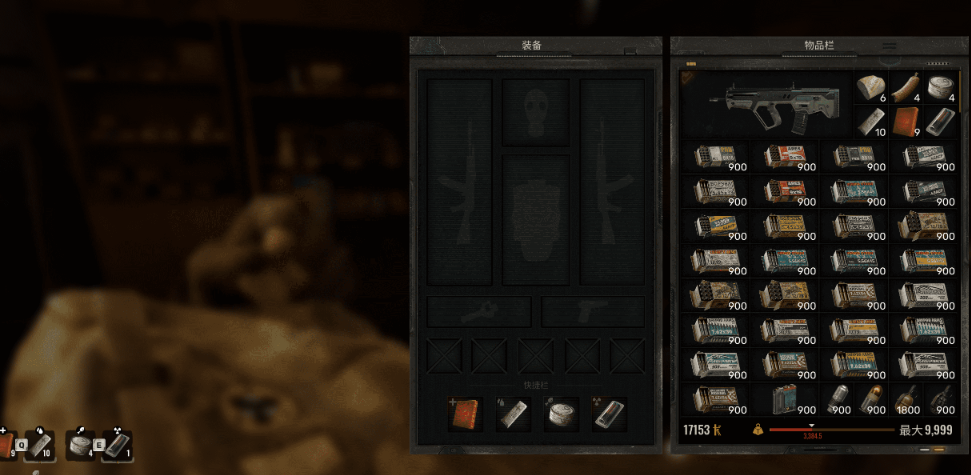Choose the red medkit stack of 9
This screenshot has width=971, height=475.
[907, 121]
